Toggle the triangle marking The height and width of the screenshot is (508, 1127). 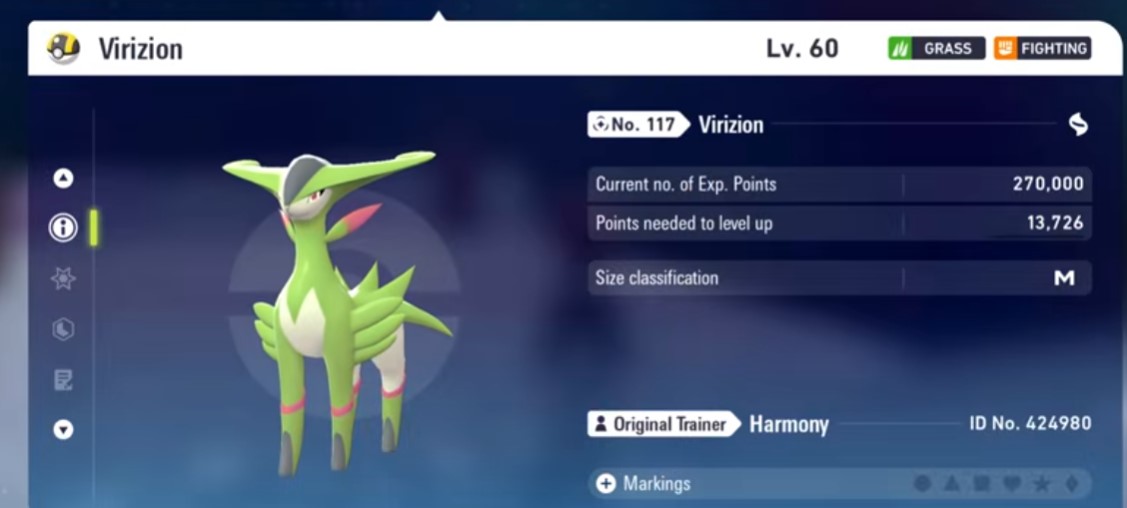point(952,484)
